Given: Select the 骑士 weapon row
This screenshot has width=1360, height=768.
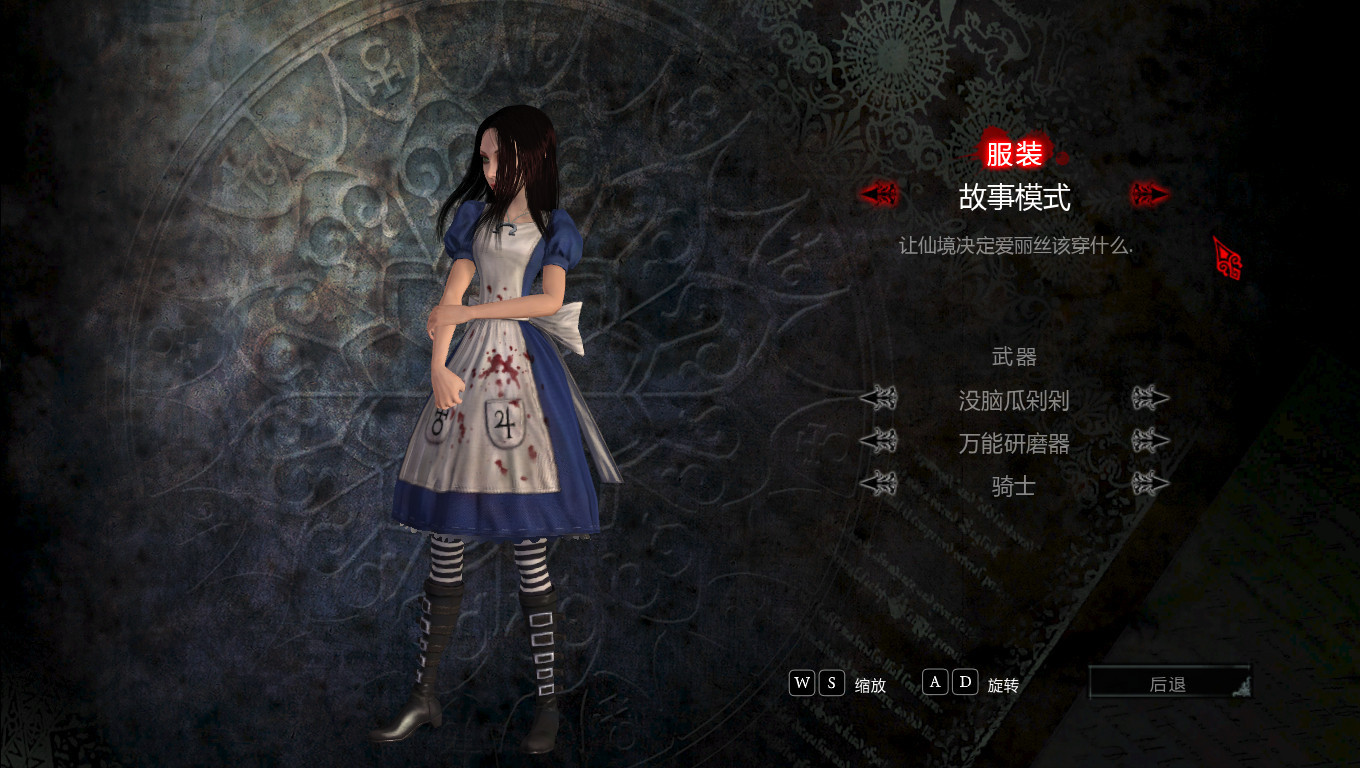Looking at the screenshot, I should click(x=1014, y=486).
